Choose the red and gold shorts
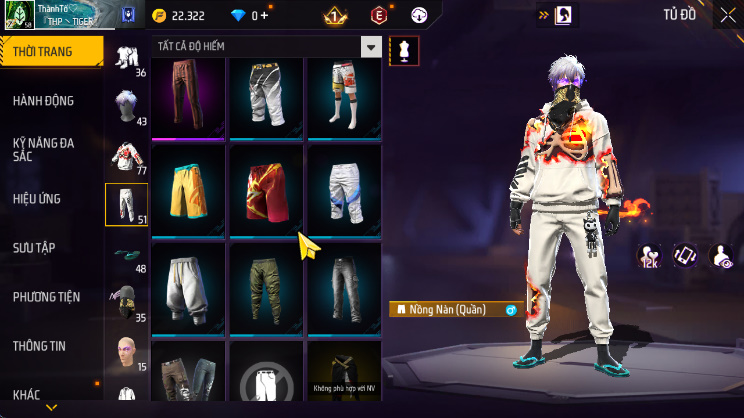This screenshot has width=744, height=418. click(265, 190)
